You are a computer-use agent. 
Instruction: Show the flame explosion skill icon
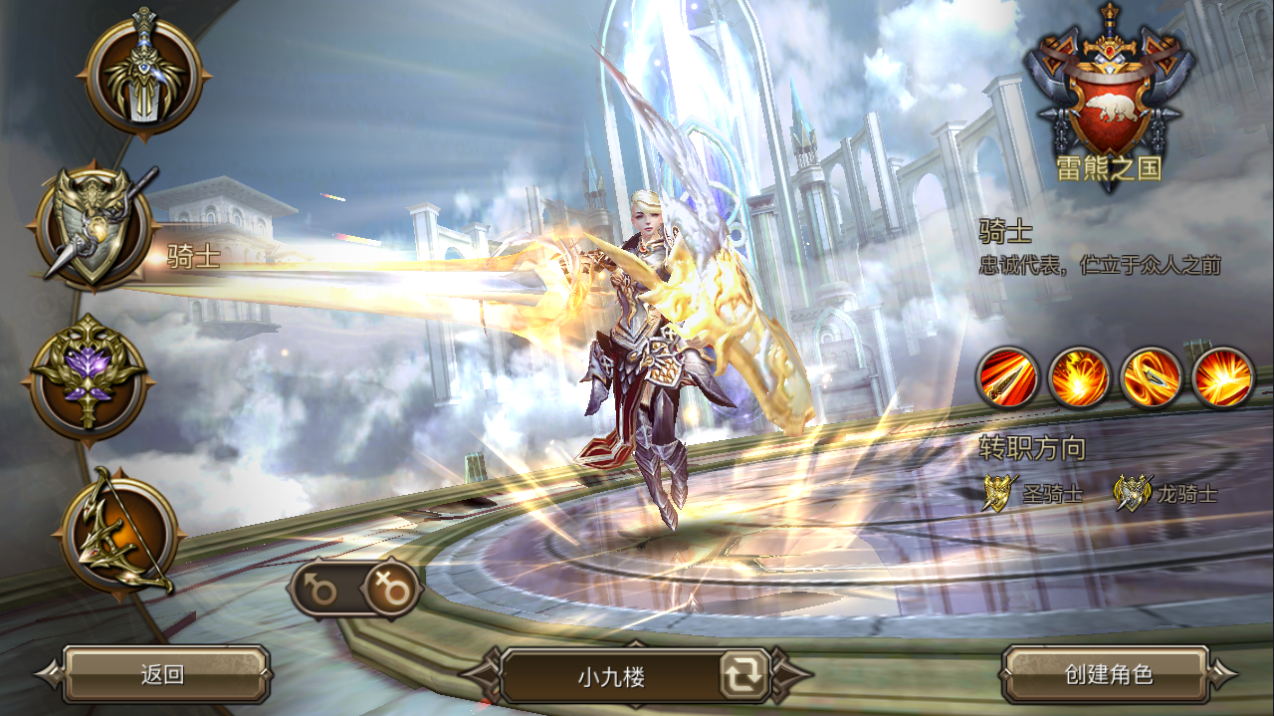(1079, 377)
